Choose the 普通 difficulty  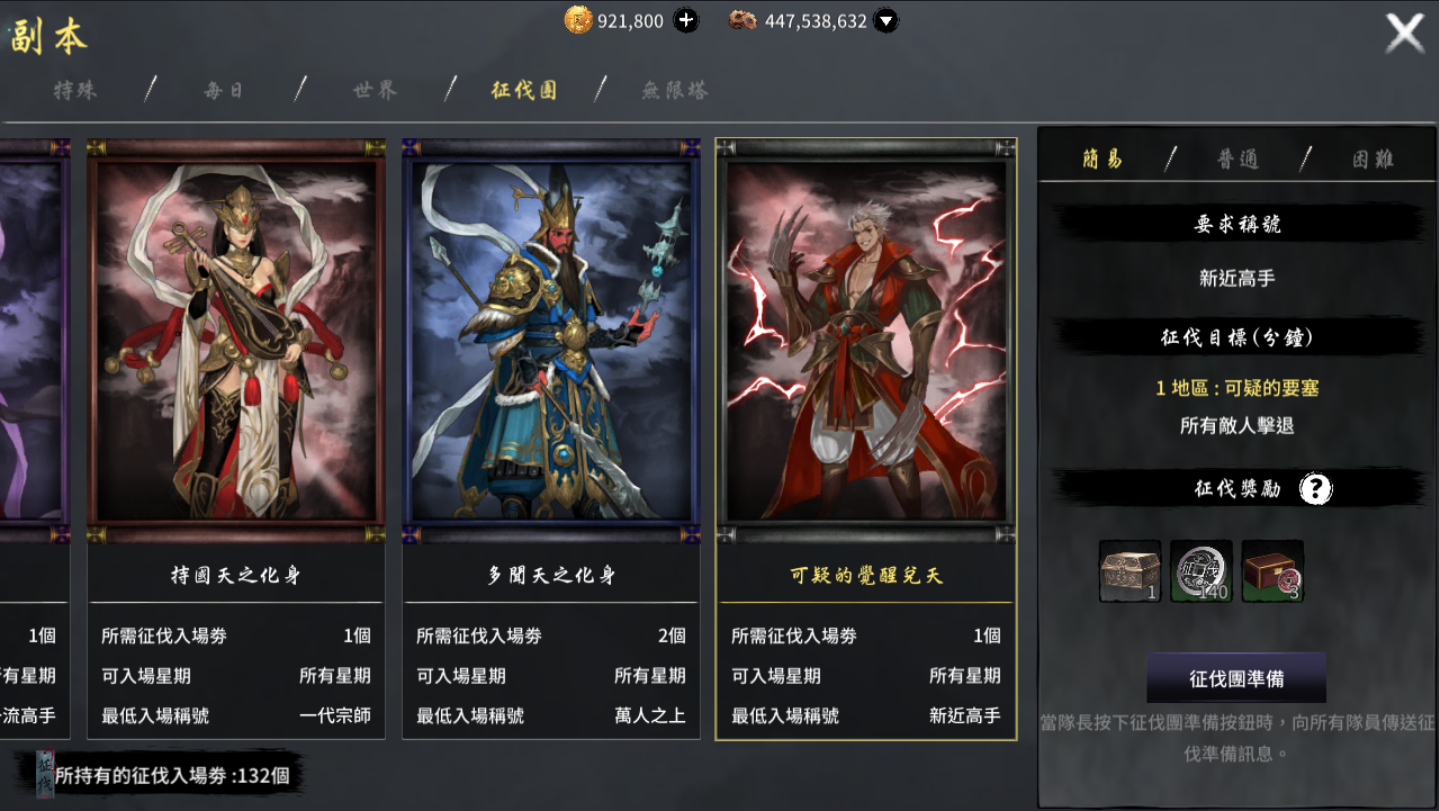[1237, 159]
